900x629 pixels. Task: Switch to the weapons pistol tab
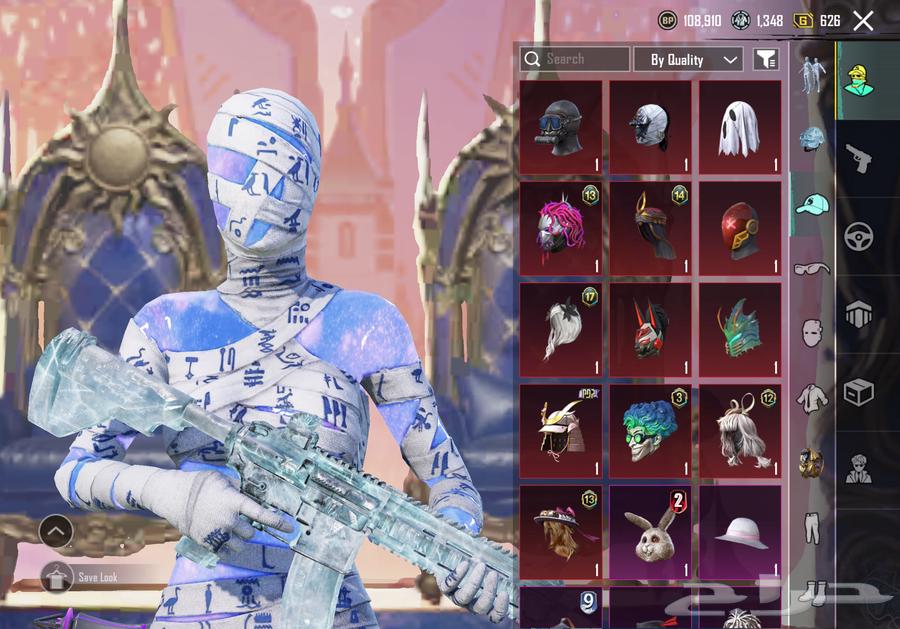(858, 158)
